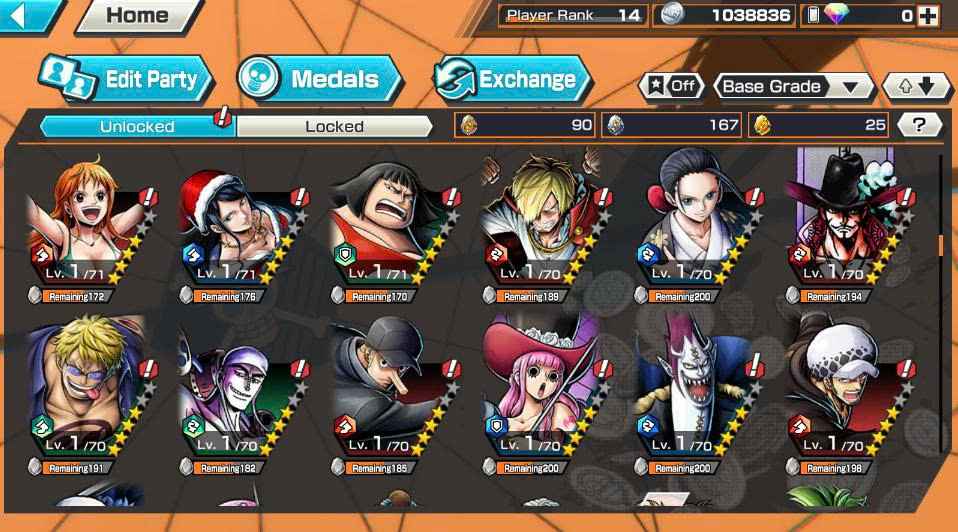Add rainbow diamonds with plus button
This screenshot has width=958, height=532.
(929, 15)
